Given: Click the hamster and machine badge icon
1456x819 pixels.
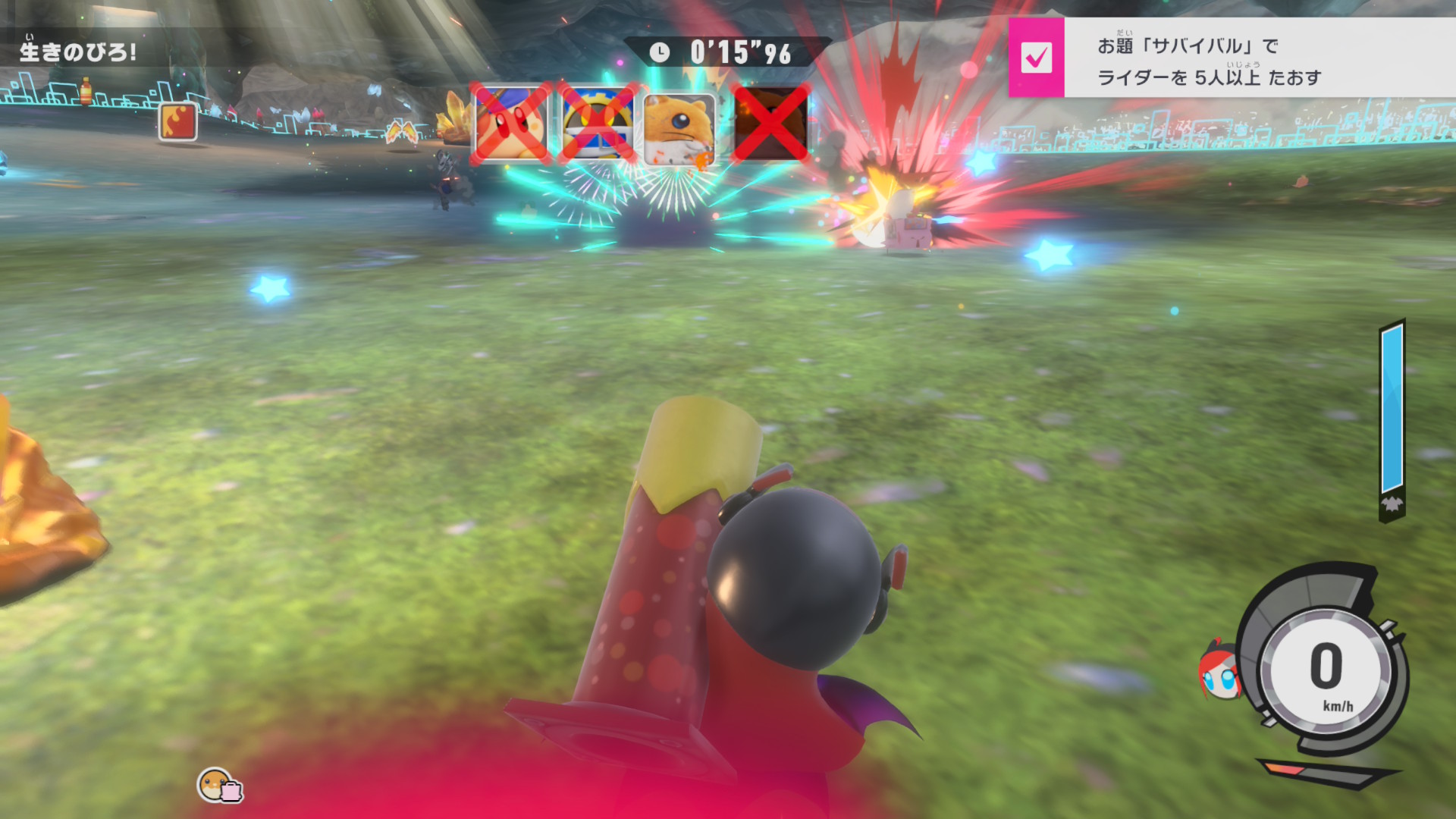Looking at the screenshot, I should pos(219,786).
